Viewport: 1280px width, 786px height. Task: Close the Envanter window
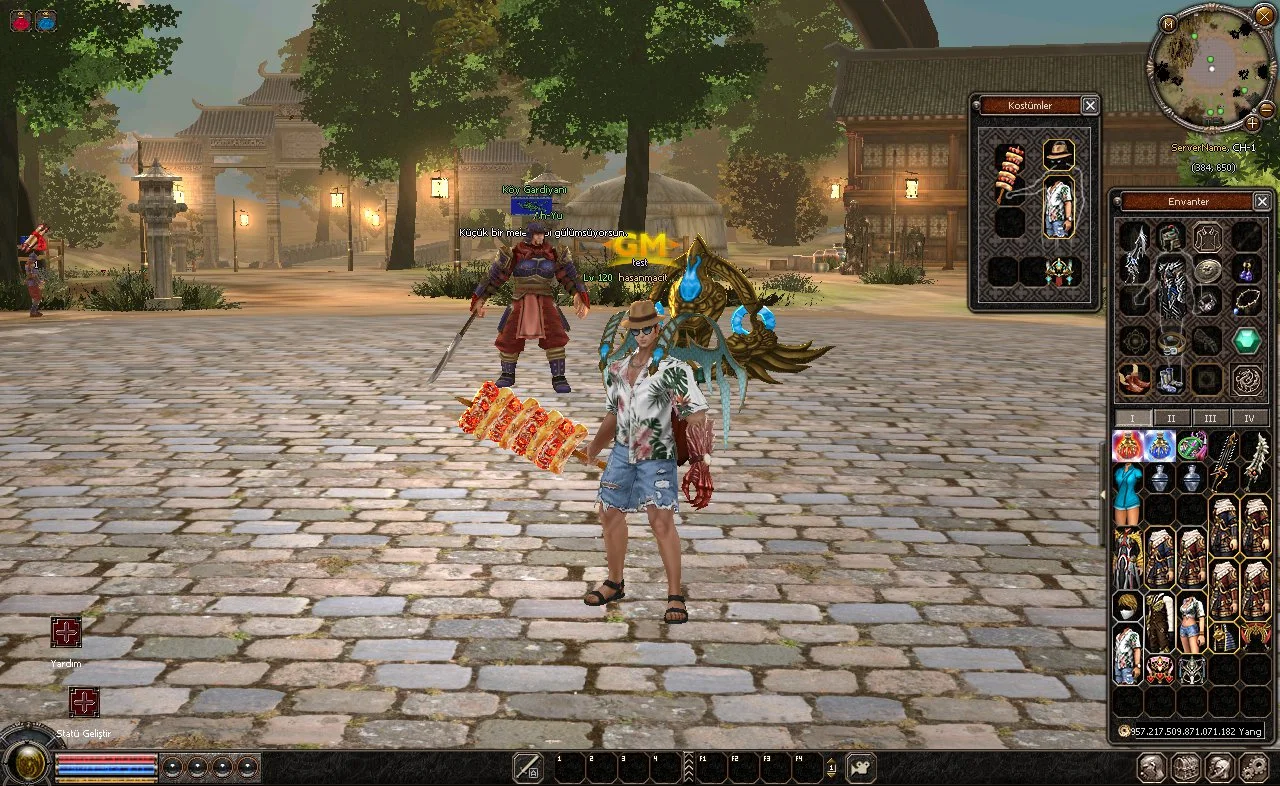pyautogui.click(x=1262, y=201)
